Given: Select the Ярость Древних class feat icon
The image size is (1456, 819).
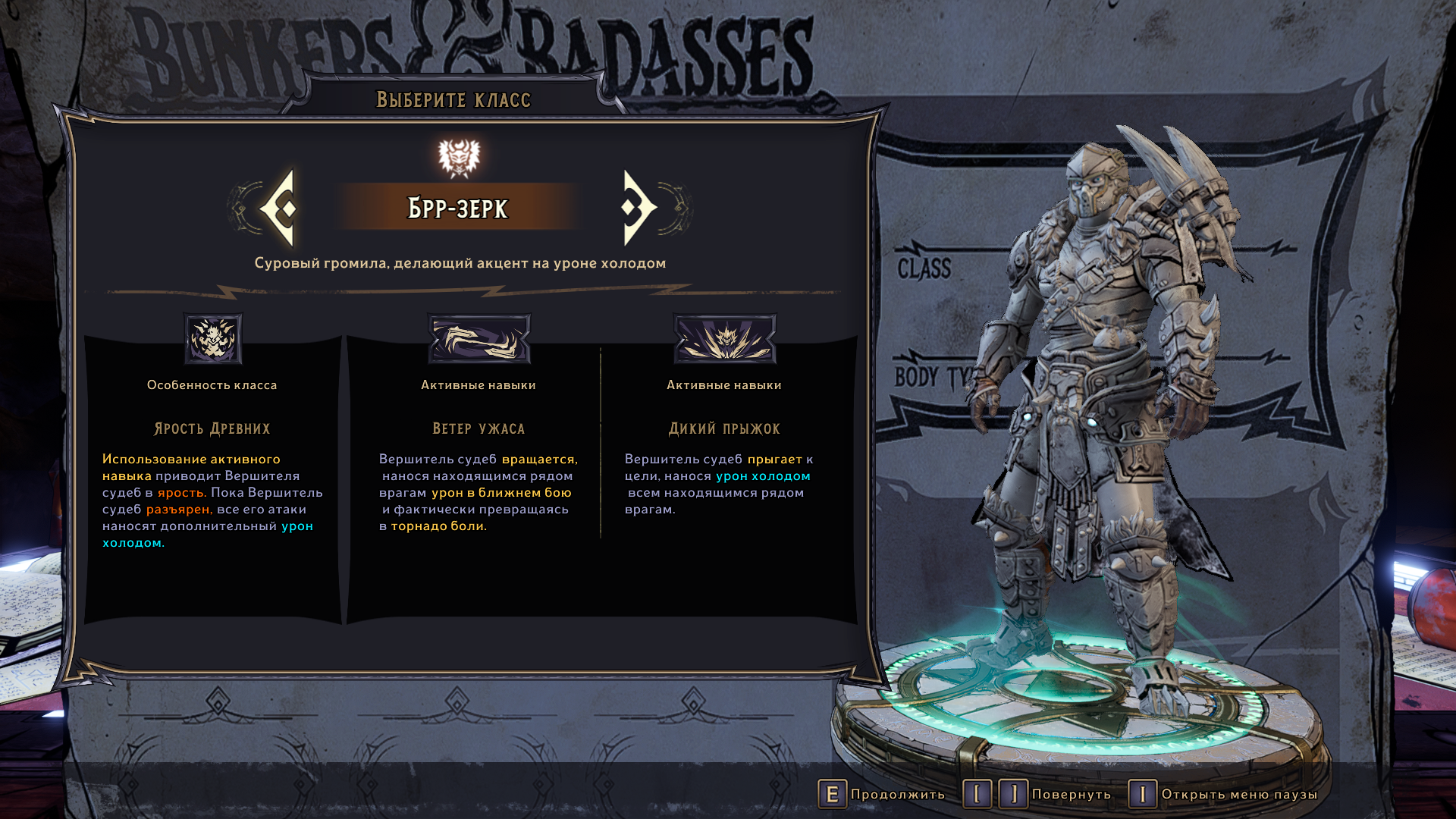Looking at the screenshot, I should coord(213,339).
